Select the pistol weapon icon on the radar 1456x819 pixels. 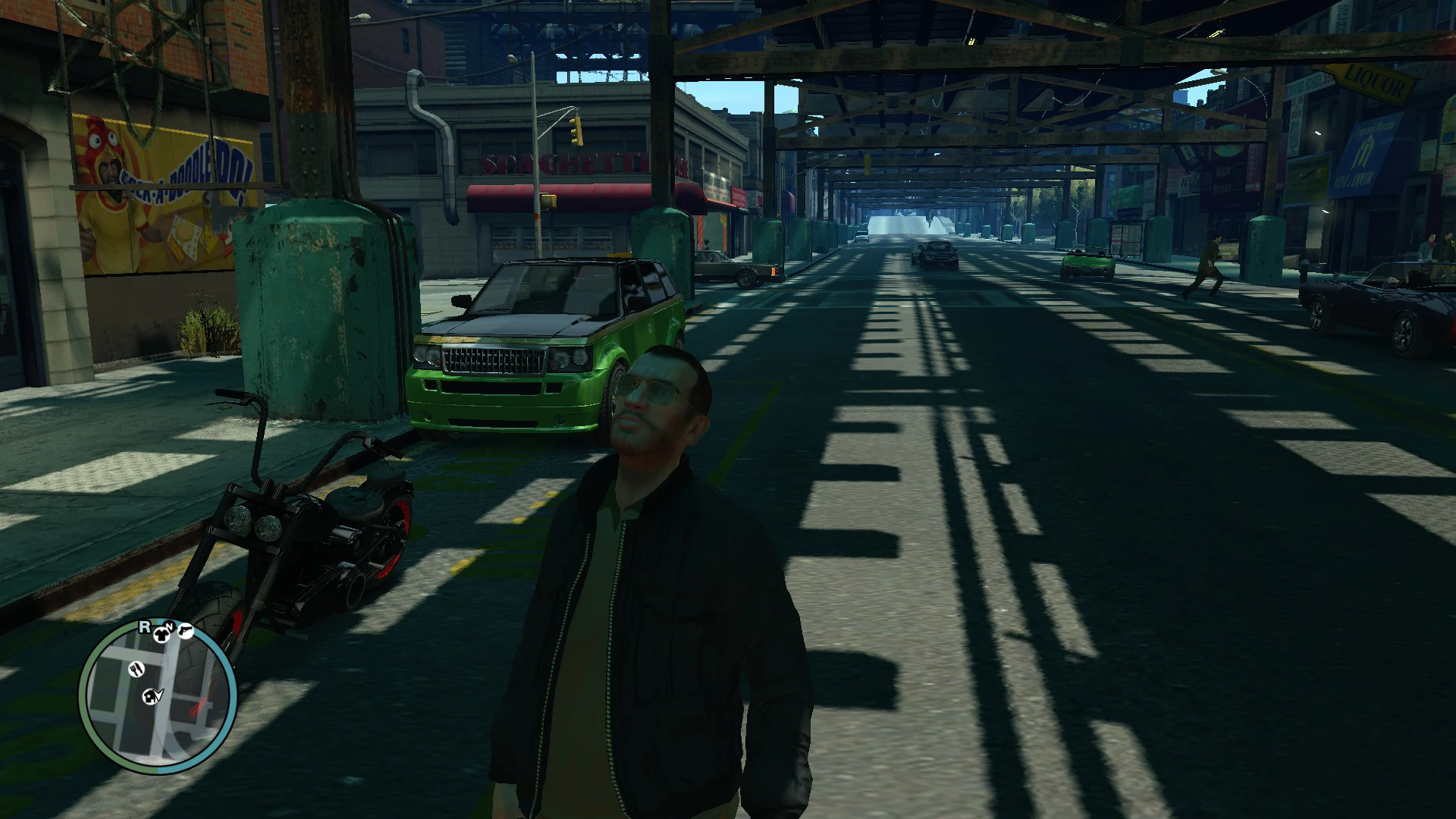point(187,629)
